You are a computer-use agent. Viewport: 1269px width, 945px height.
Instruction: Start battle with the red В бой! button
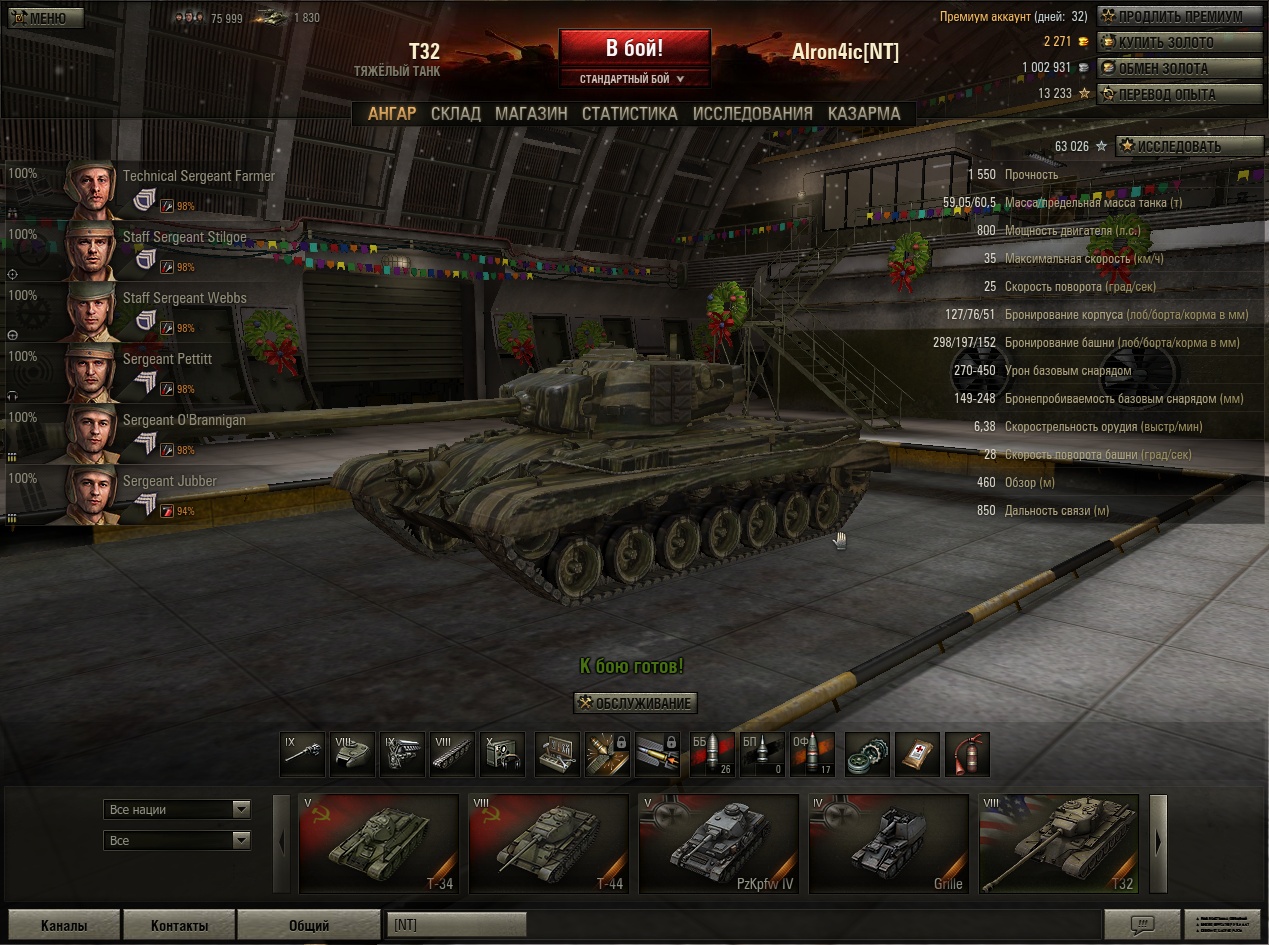pos(634,48)
